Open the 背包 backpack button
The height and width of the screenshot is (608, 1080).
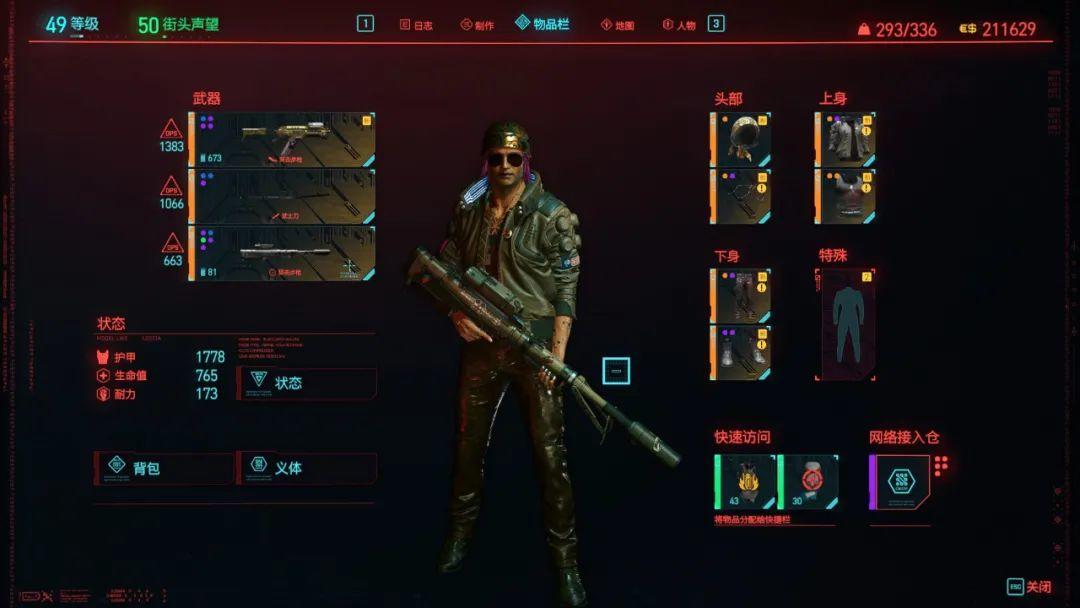point(163,468)
